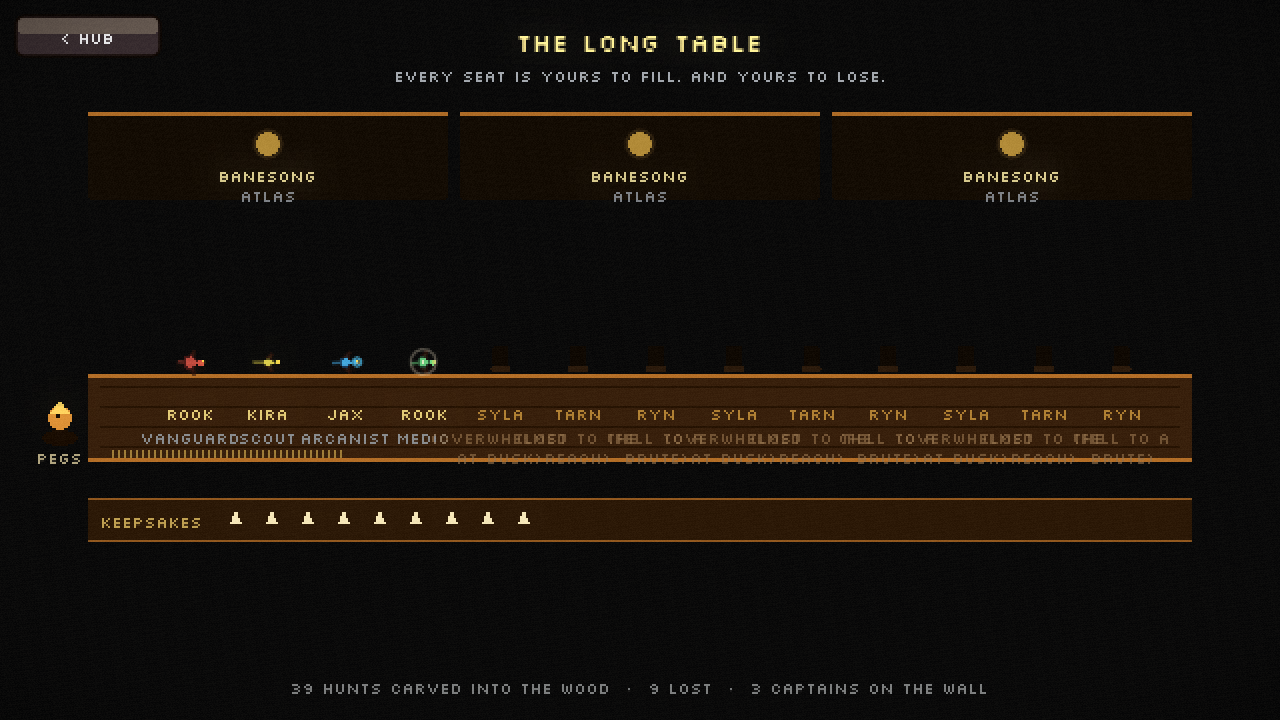Image resolution: width=1280 pixels, height=720 pixels.
Task: Select the Arcanist role label under Jax
Action: click(x=340, y=438)
